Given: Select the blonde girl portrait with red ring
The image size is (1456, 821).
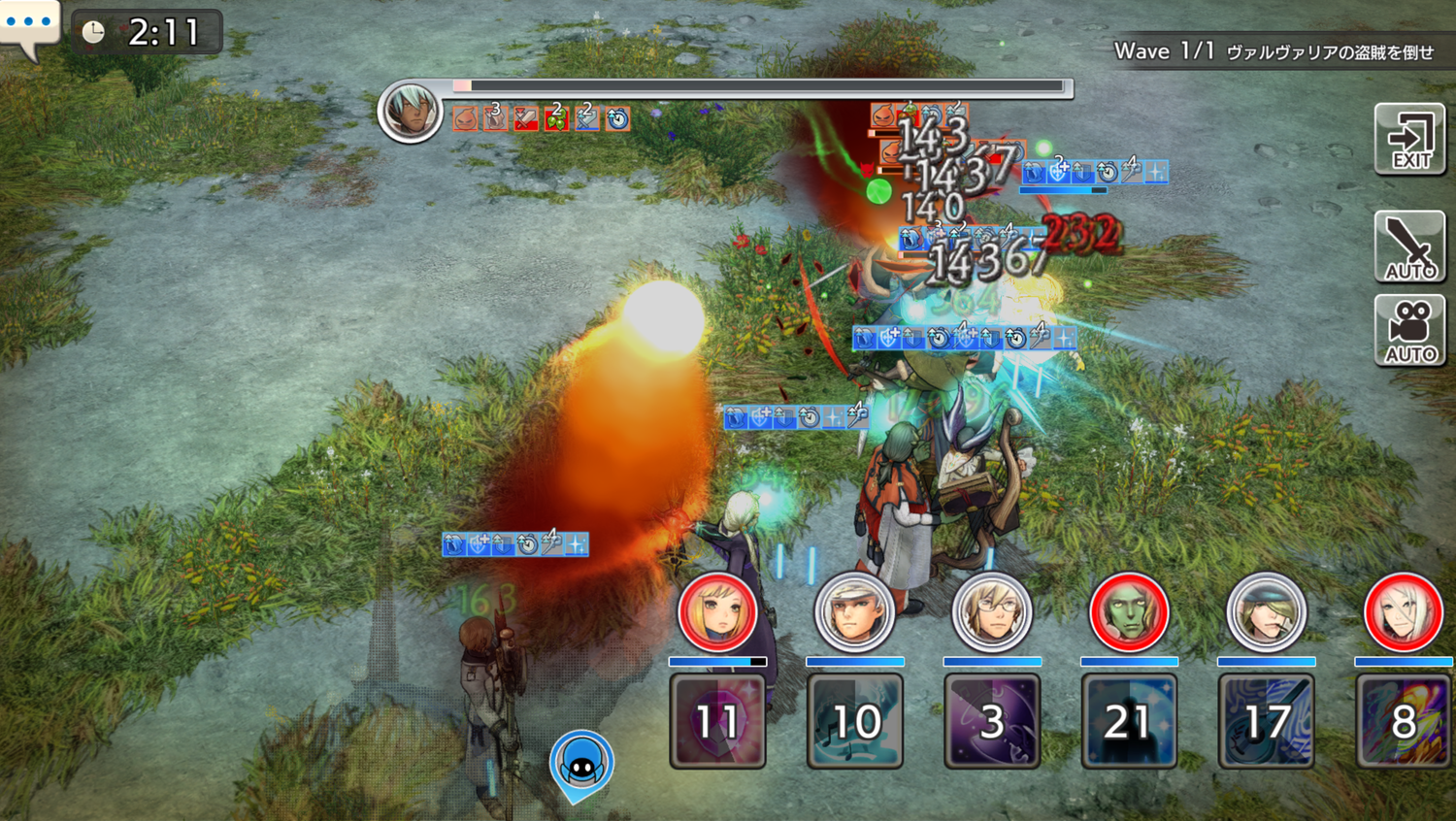Looking at the screenshot, I should pyautogui.click(x=717, y=612).
